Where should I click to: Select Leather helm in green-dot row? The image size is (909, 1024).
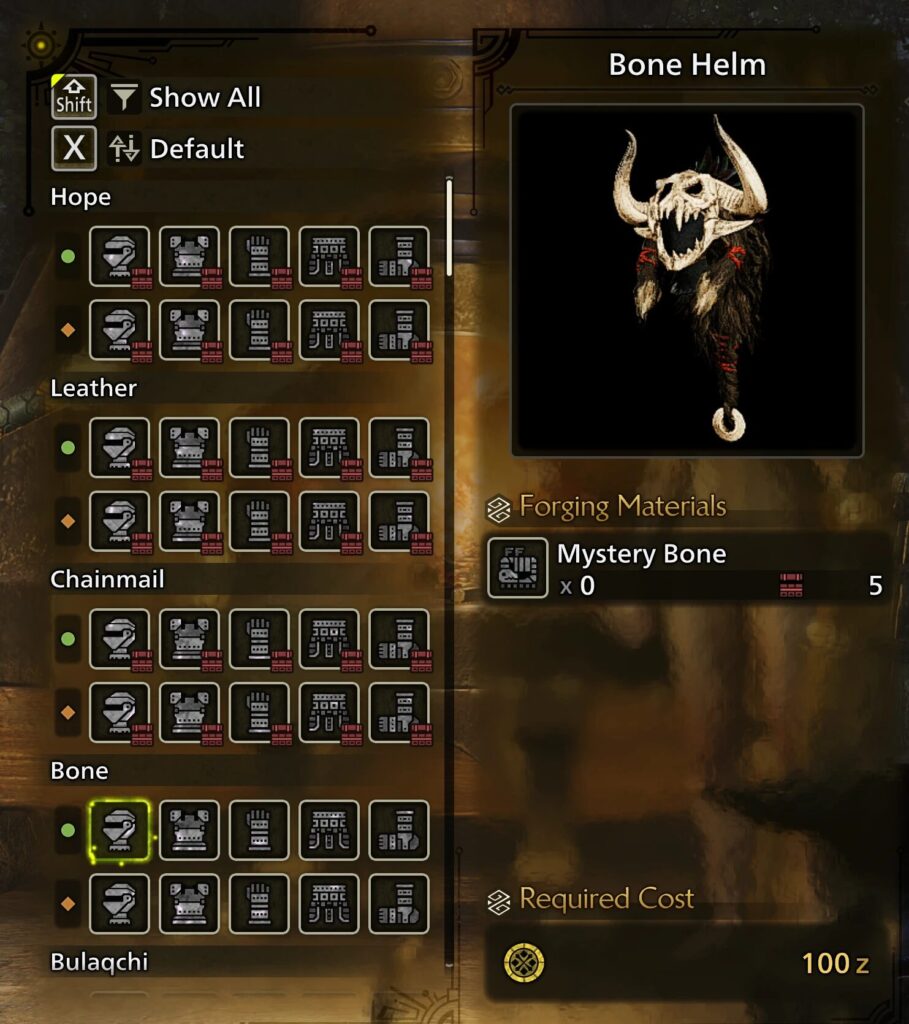click(x=120, y=447)
